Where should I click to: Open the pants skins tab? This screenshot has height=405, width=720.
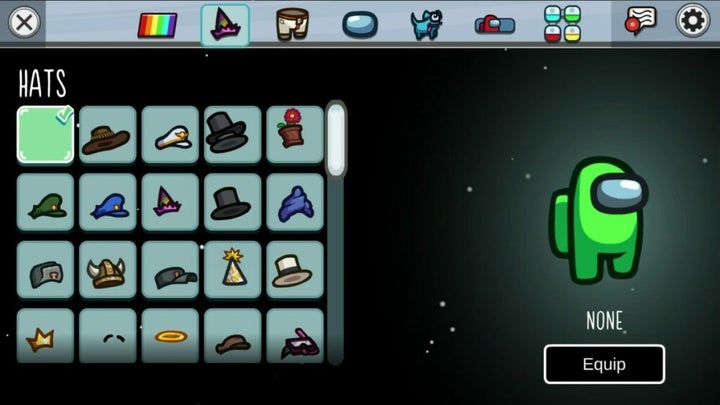pos(291,23)
